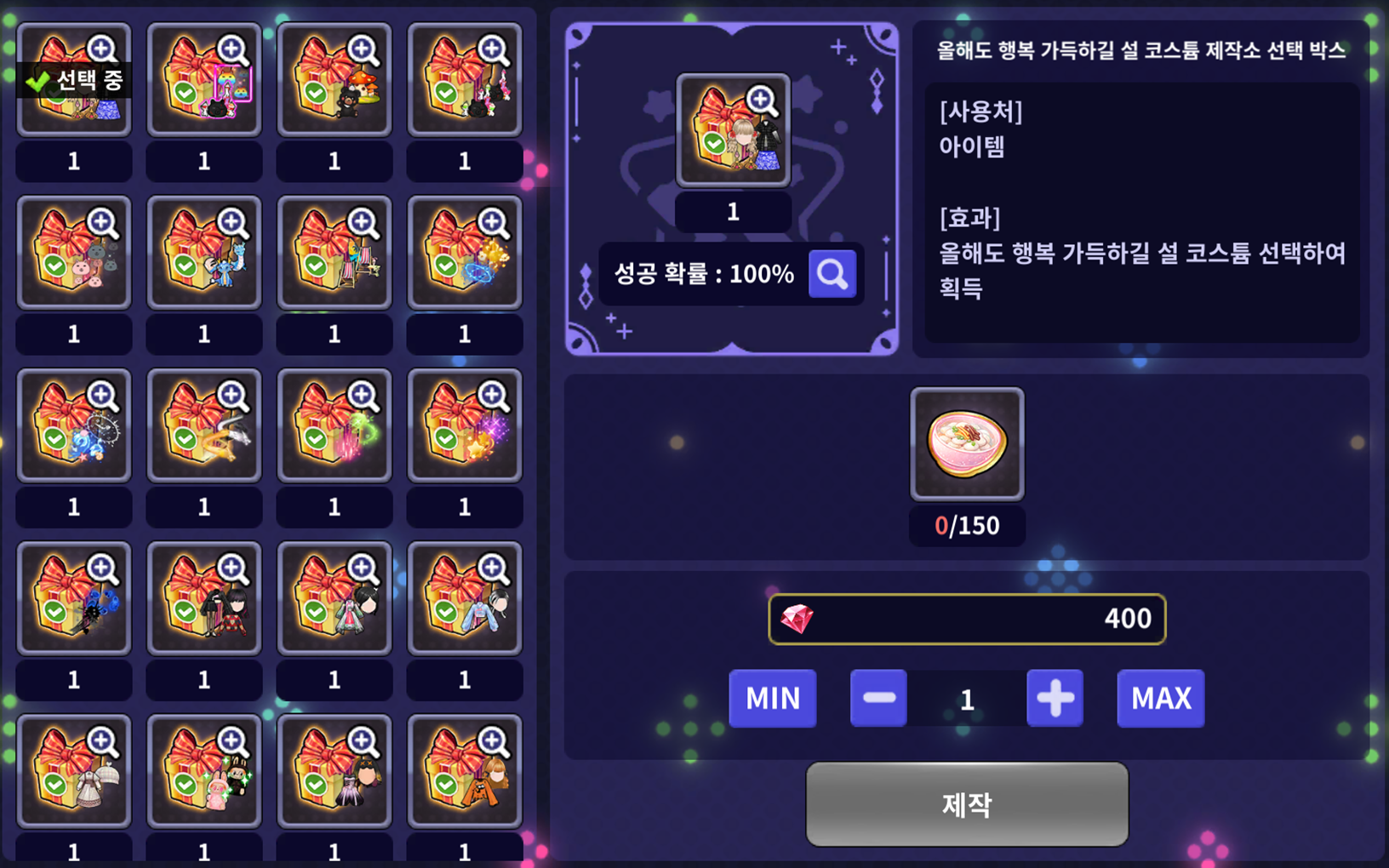
Task: Open the success rate magnifier details
Action: click(832, 274)
